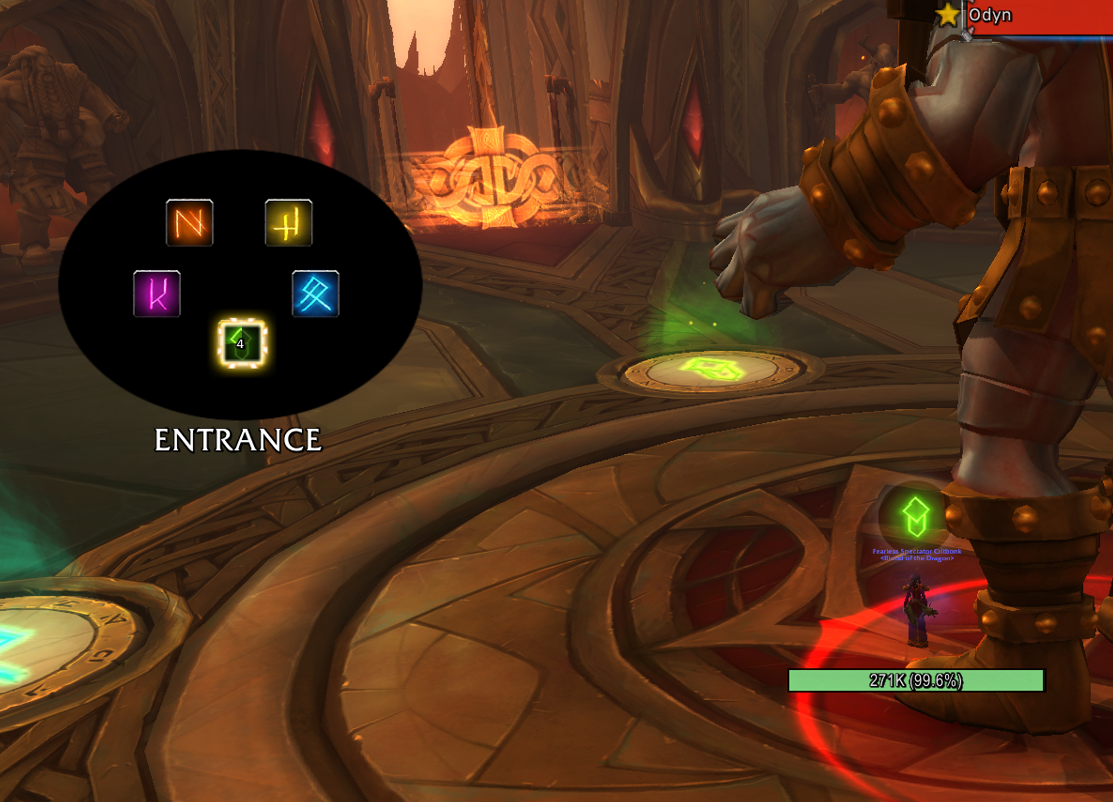Select the orange rune icon

point(190,222)
